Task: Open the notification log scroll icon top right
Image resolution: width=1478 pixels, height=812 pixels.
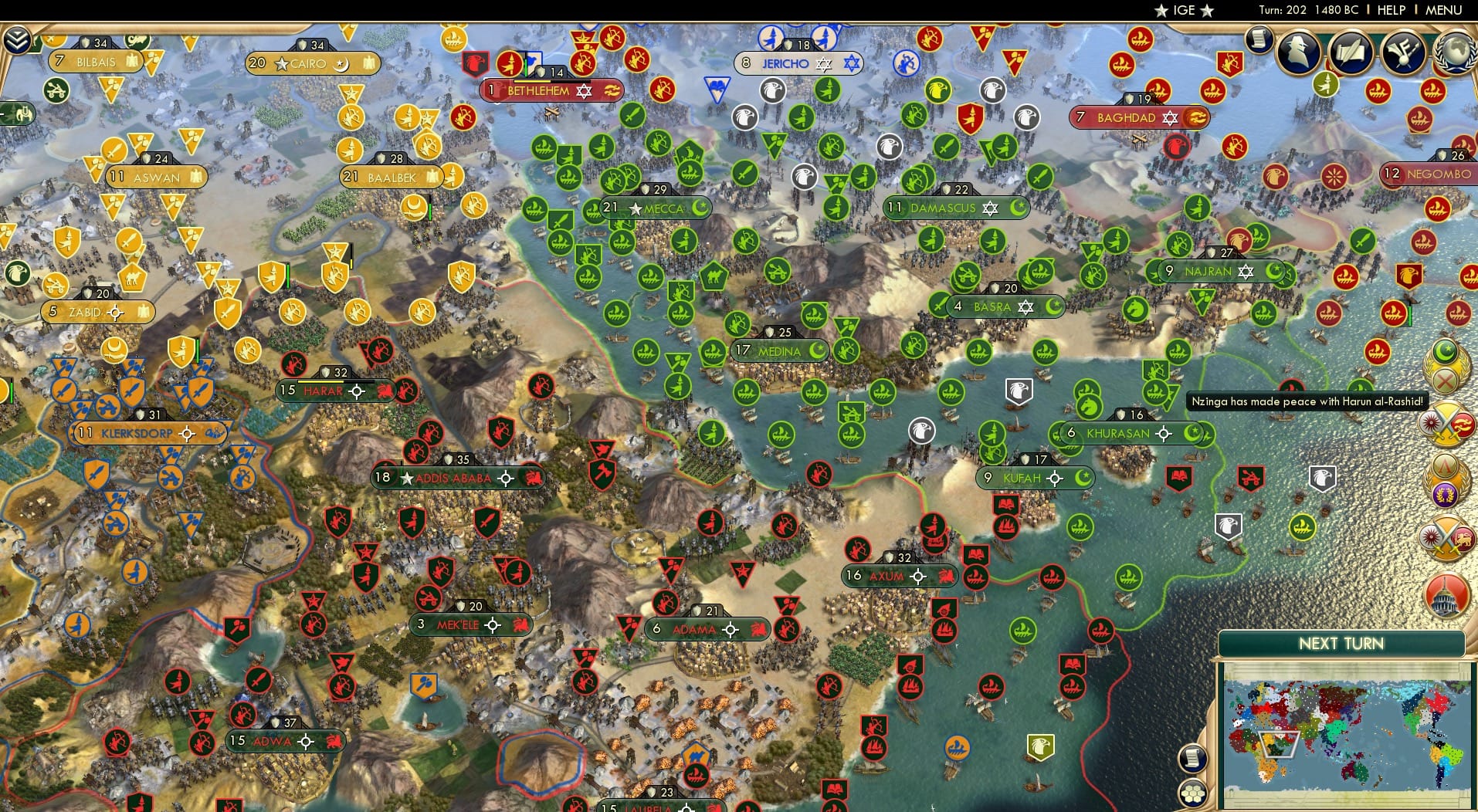Action: (x=1257, y=40)
